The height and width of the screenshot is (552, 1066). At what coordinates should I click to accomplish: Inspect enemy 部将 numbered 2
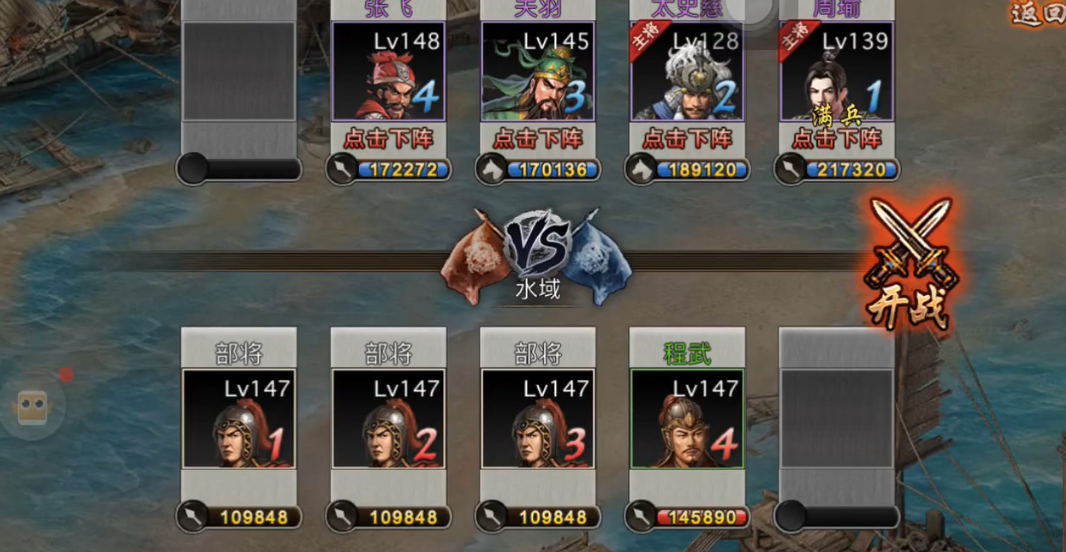pos(388,418)
